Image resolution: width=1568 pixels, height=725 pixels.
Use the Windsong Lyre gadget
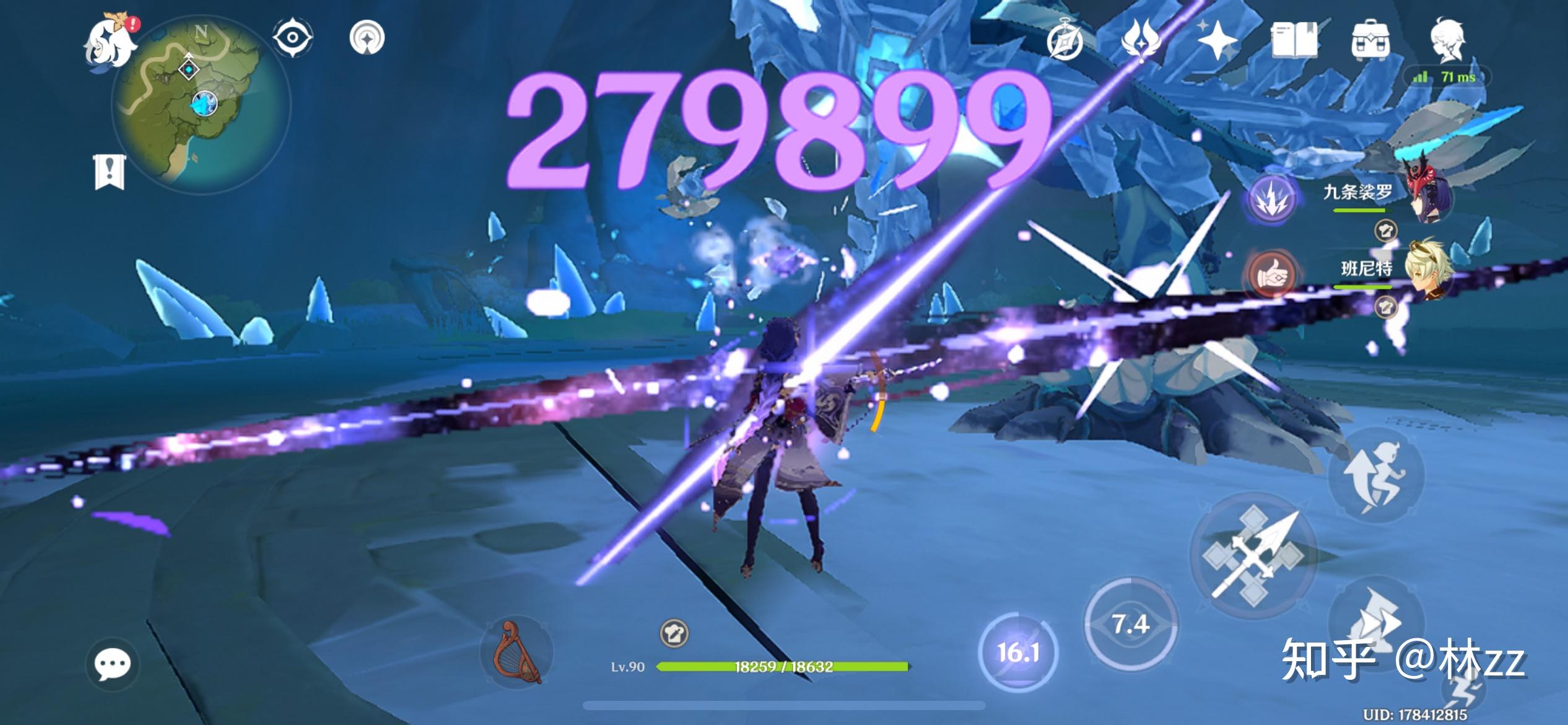(516, 652)
